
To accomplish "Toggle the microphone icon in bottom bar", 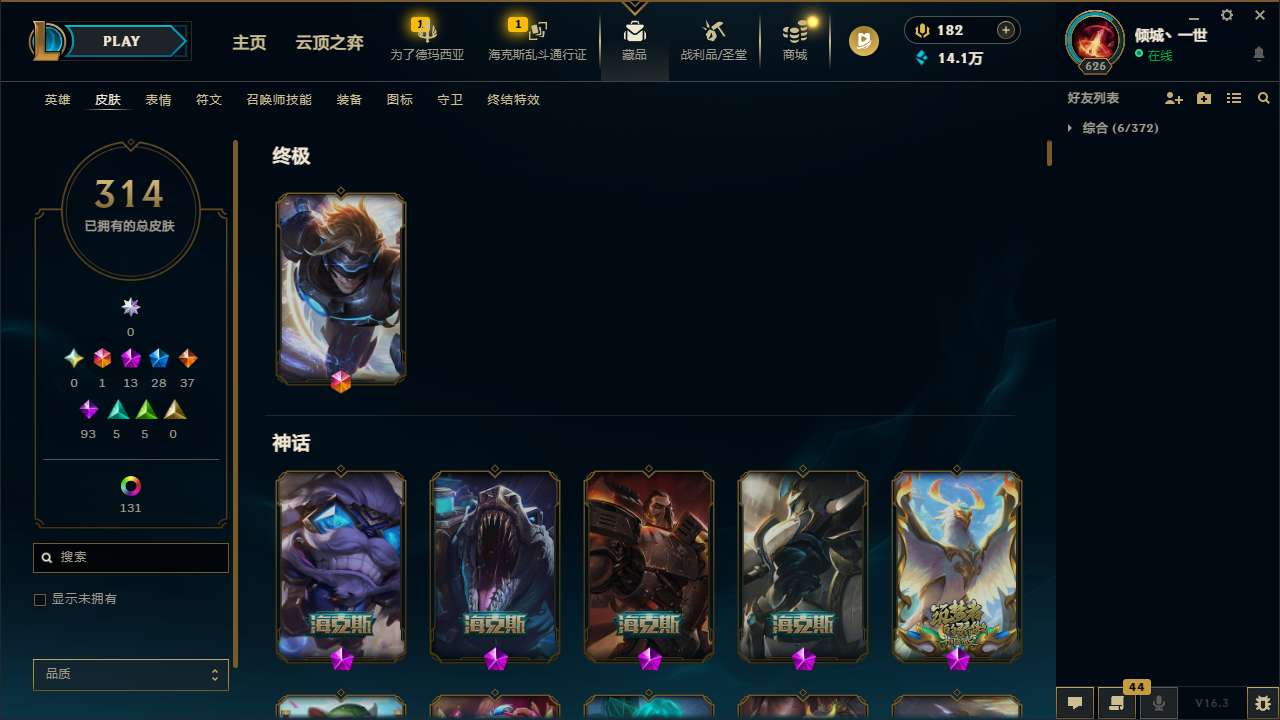I will point(1157,703).
